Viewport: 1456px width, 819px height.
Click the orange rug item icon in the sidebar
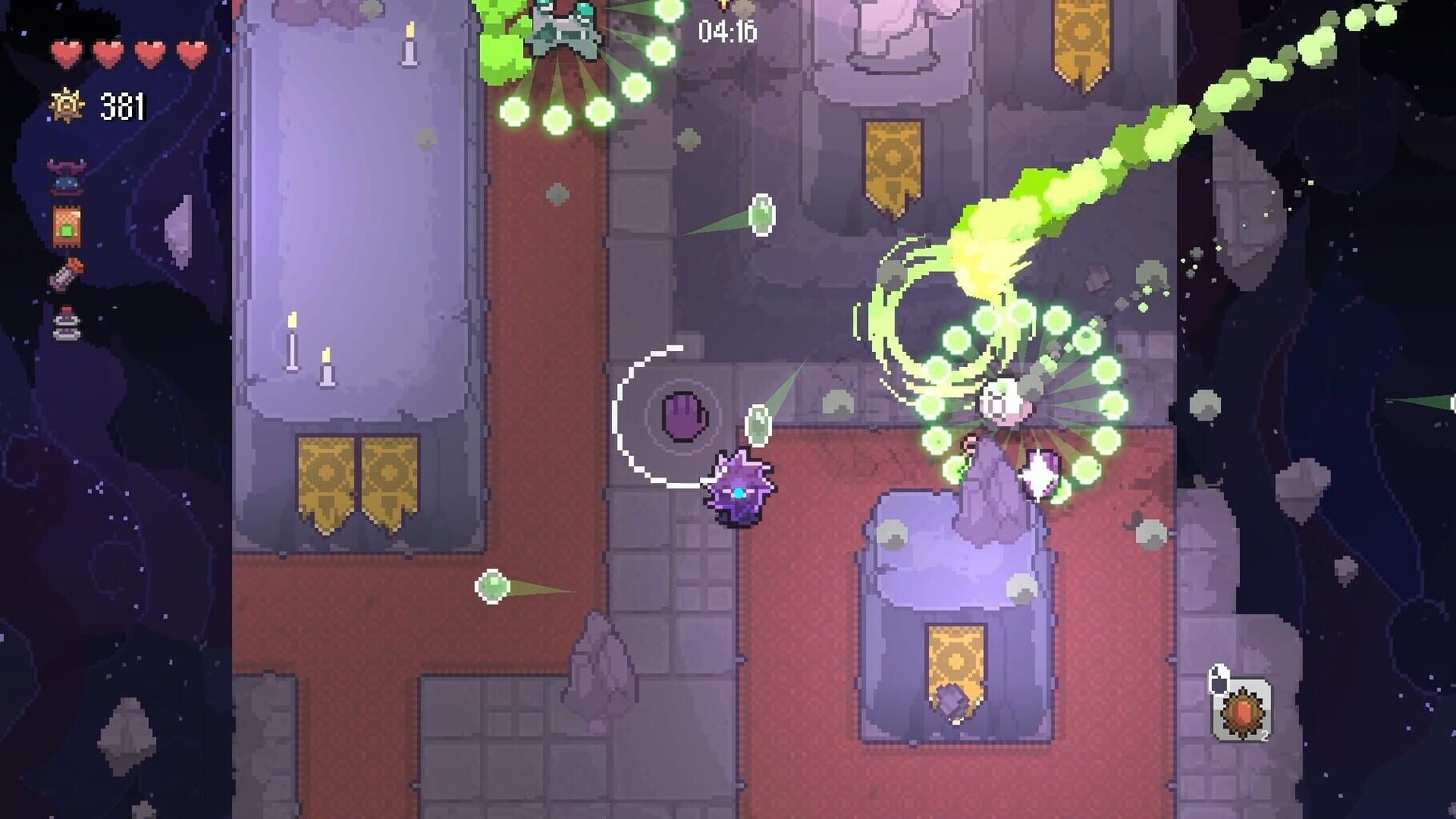(66, 228)
